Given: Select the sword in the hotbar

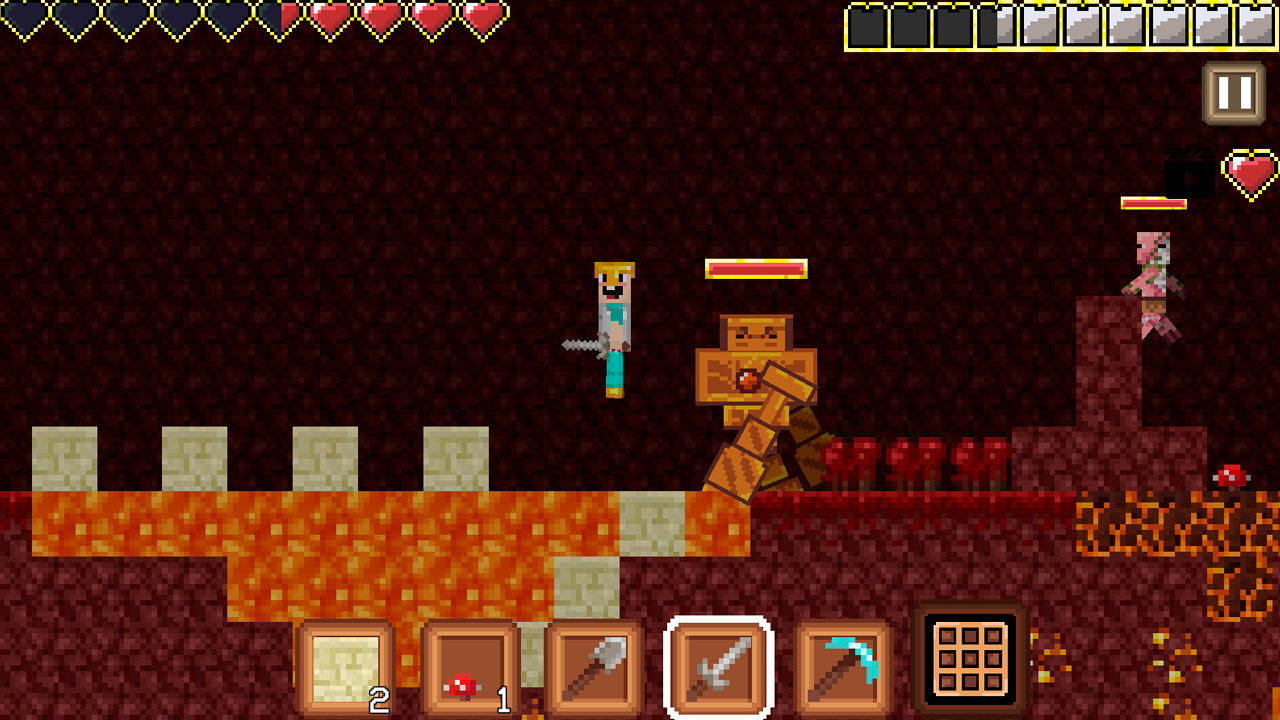Looking at the screenshot, I should [720, 668].
